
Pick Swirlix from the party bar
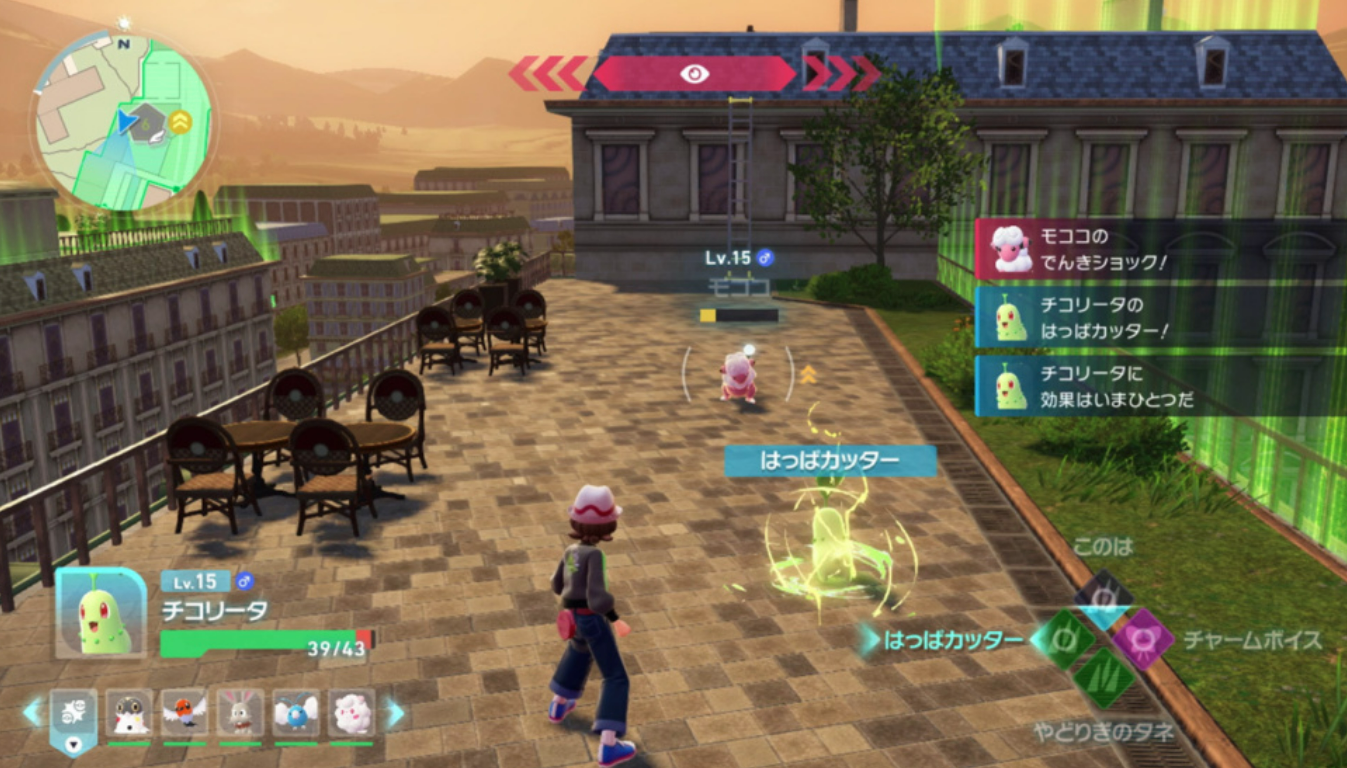(x=352, y=713)
